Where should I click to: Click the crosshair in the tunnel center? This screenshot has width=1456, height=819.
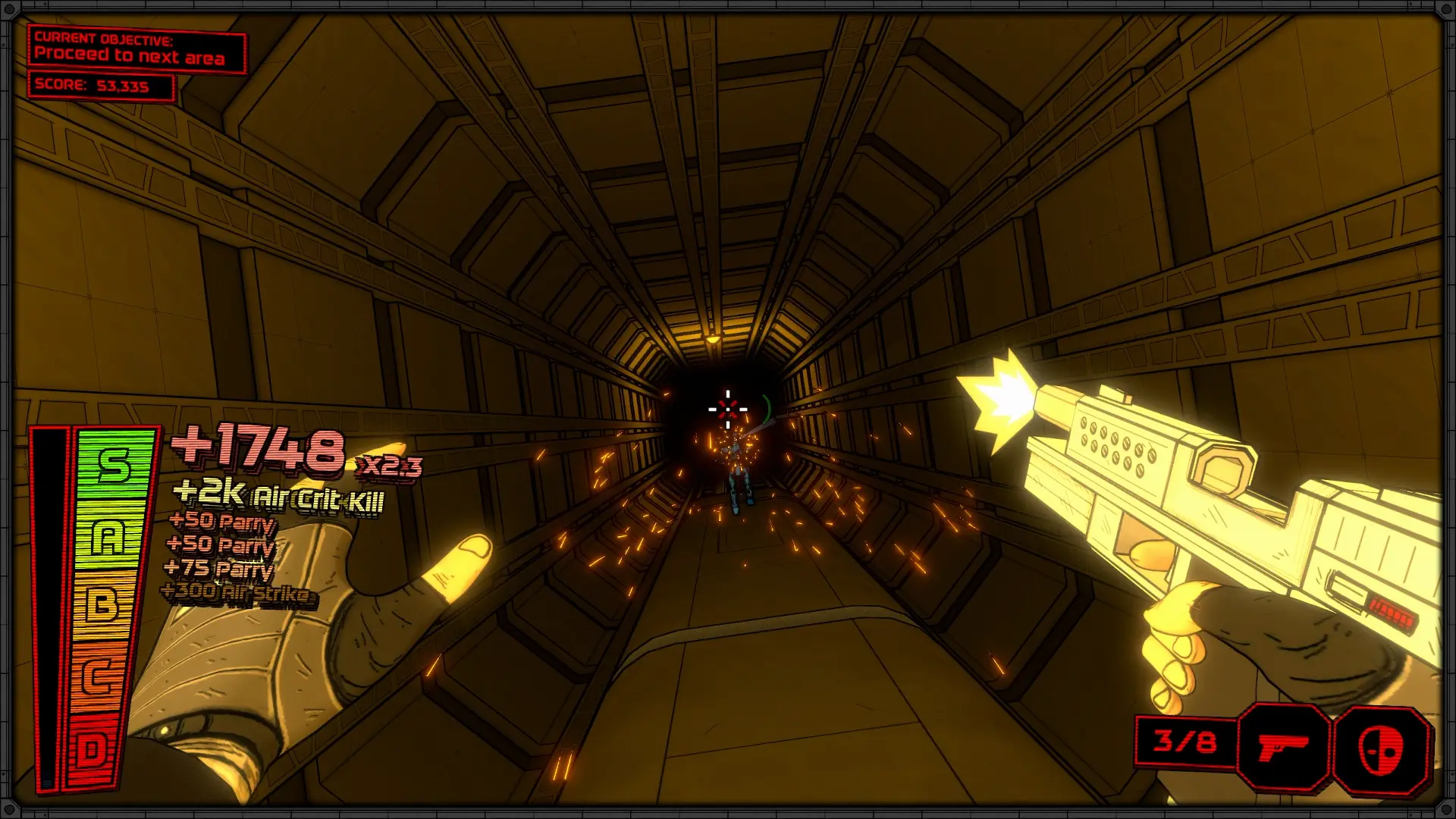[x=726, y=407]
